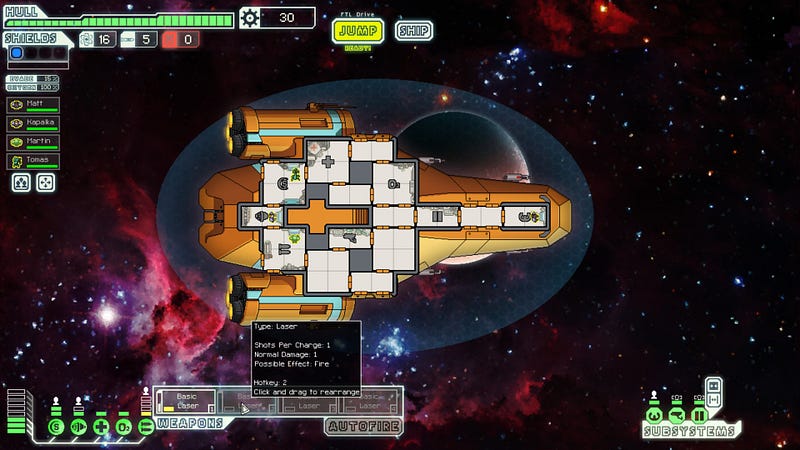Select crew member Matt

[x=32, y=103]
